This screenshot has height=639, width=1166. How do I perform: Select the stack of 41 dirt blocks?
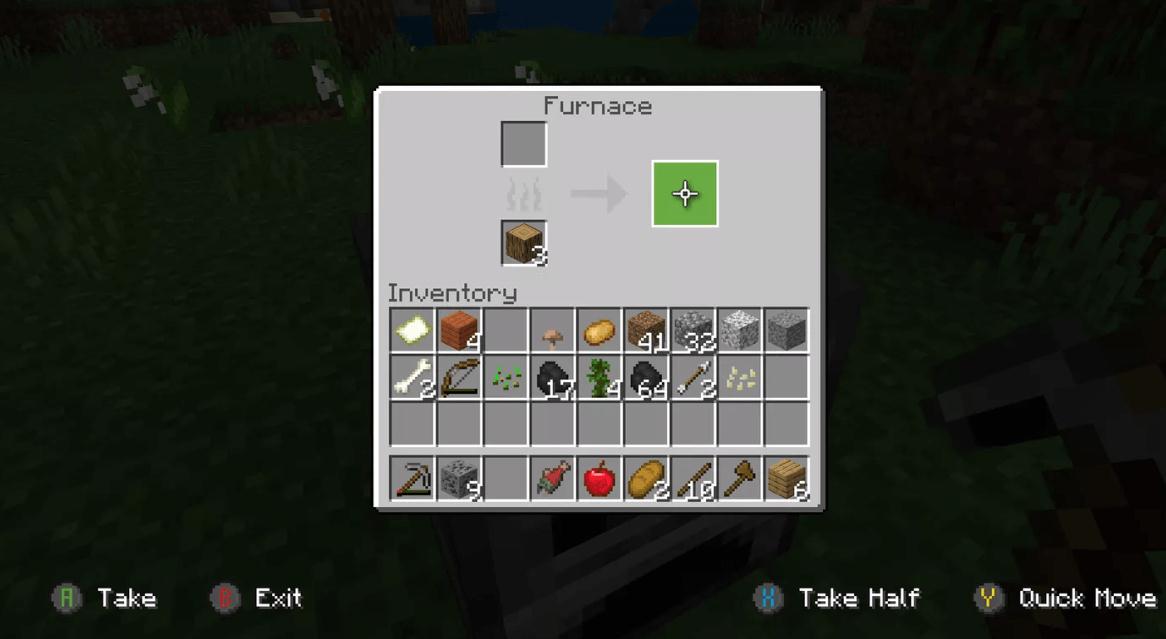646,331
